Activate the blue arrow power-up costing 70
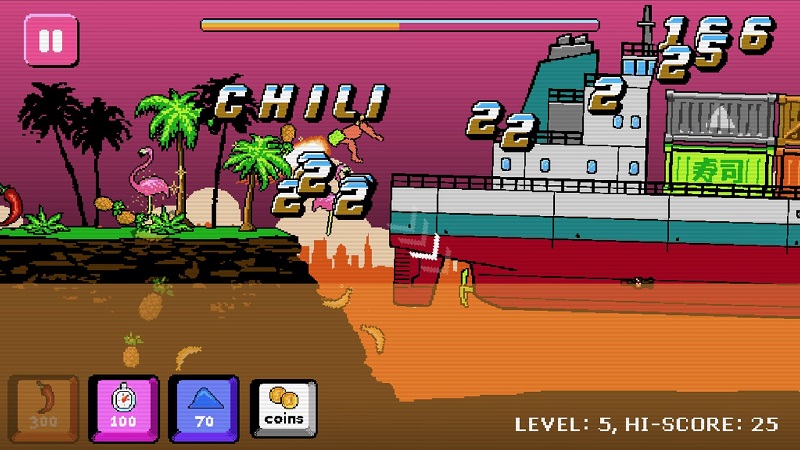 tap(204, 407)
